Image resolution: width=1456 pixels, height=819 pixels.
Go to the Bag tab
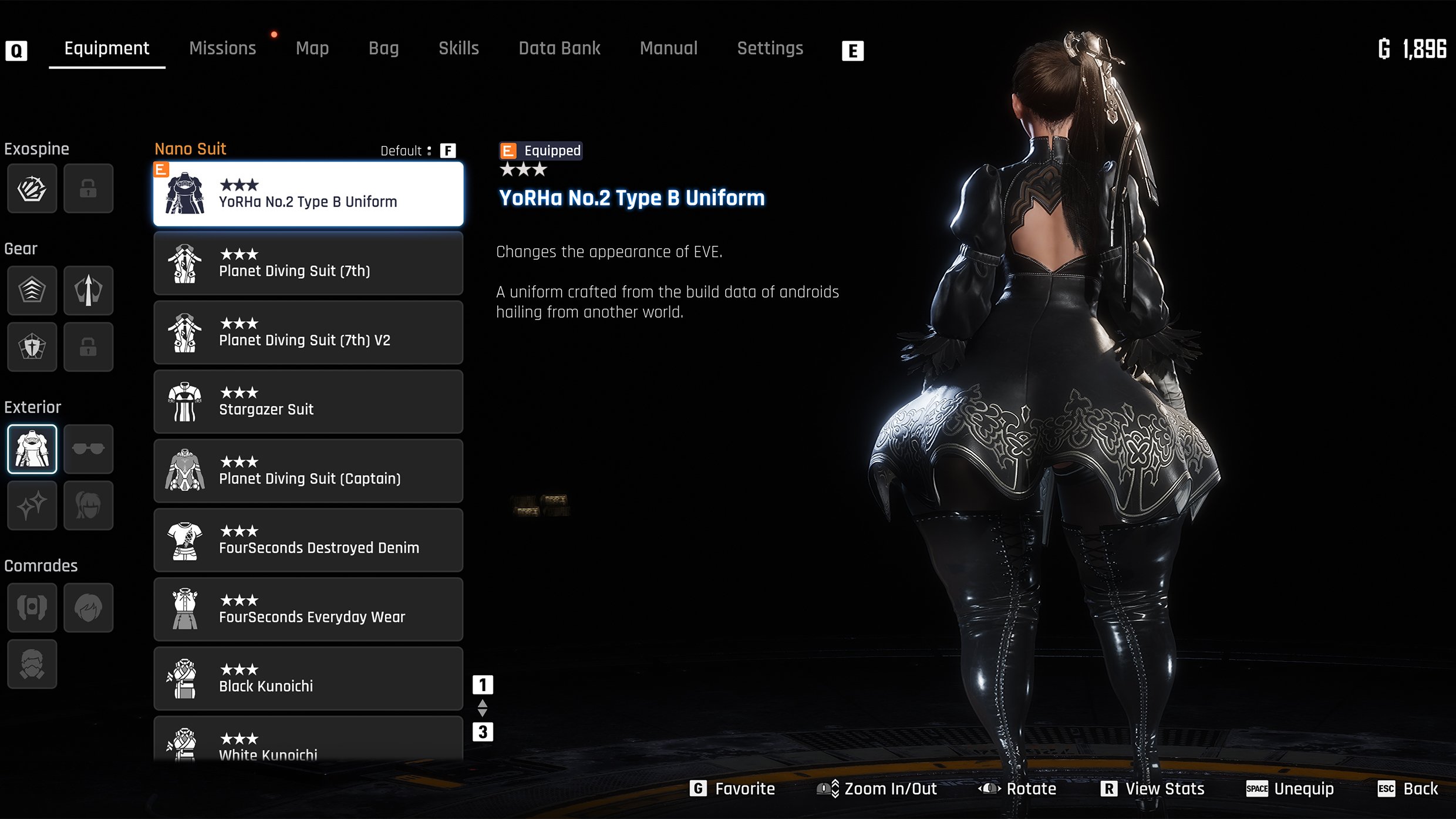point(383,48)
